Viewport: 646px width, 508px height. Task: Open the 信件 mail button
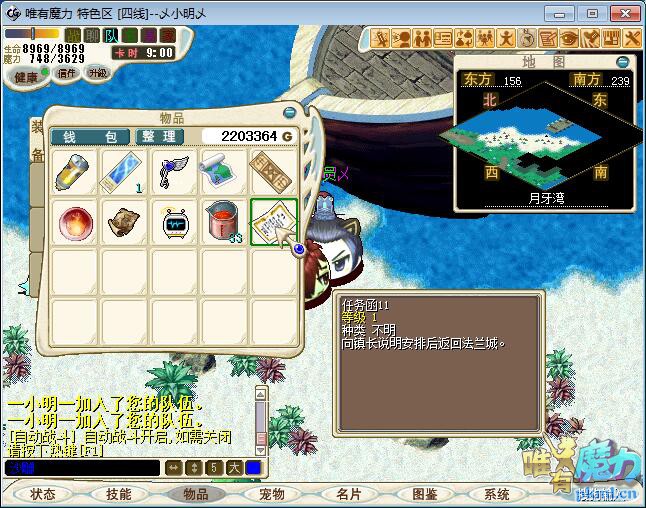66,73
